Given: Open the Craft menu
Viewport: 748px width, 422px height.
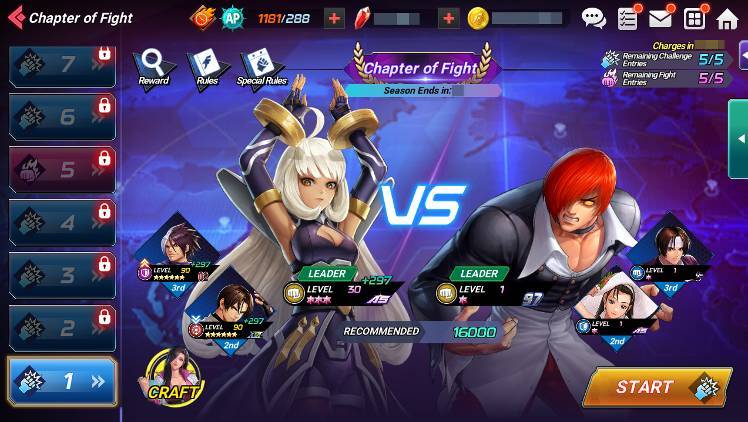Looking at the screenshot, I should [174, 376].
